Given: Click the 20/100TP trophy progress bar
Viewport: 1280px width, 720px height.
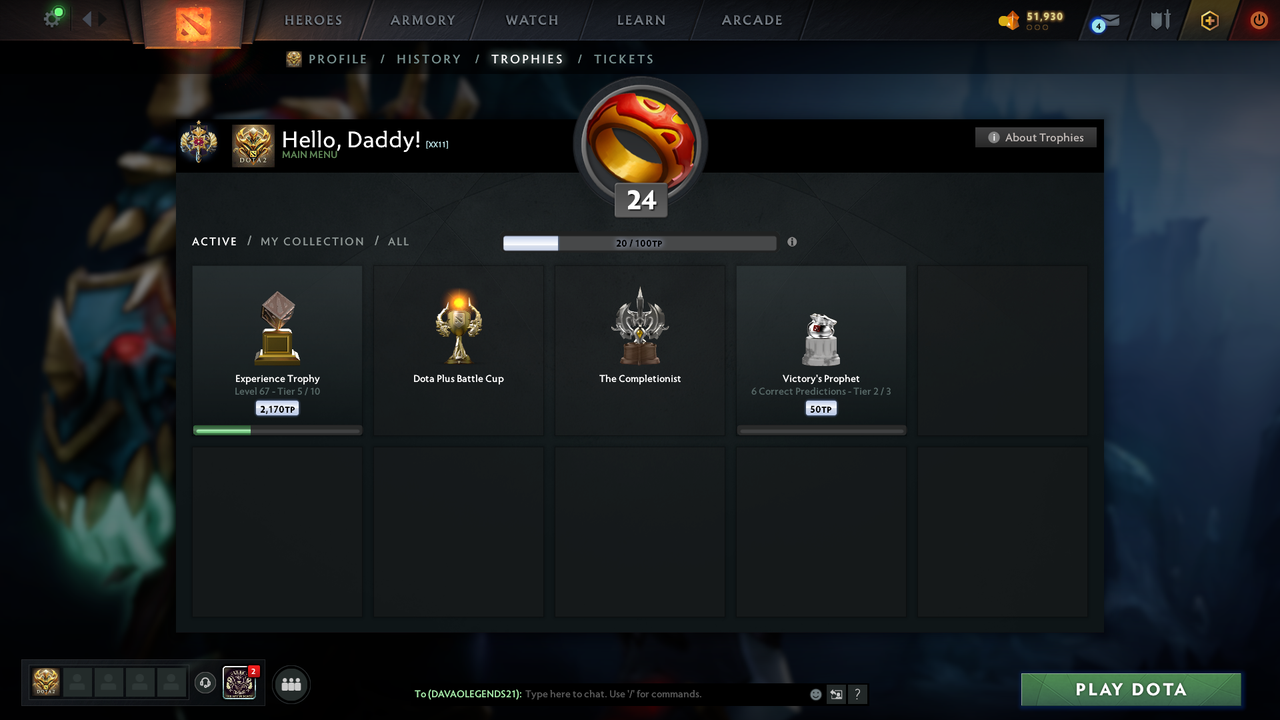Looking at the screenshot, I should pyautogui.click(x=640, y=242).
